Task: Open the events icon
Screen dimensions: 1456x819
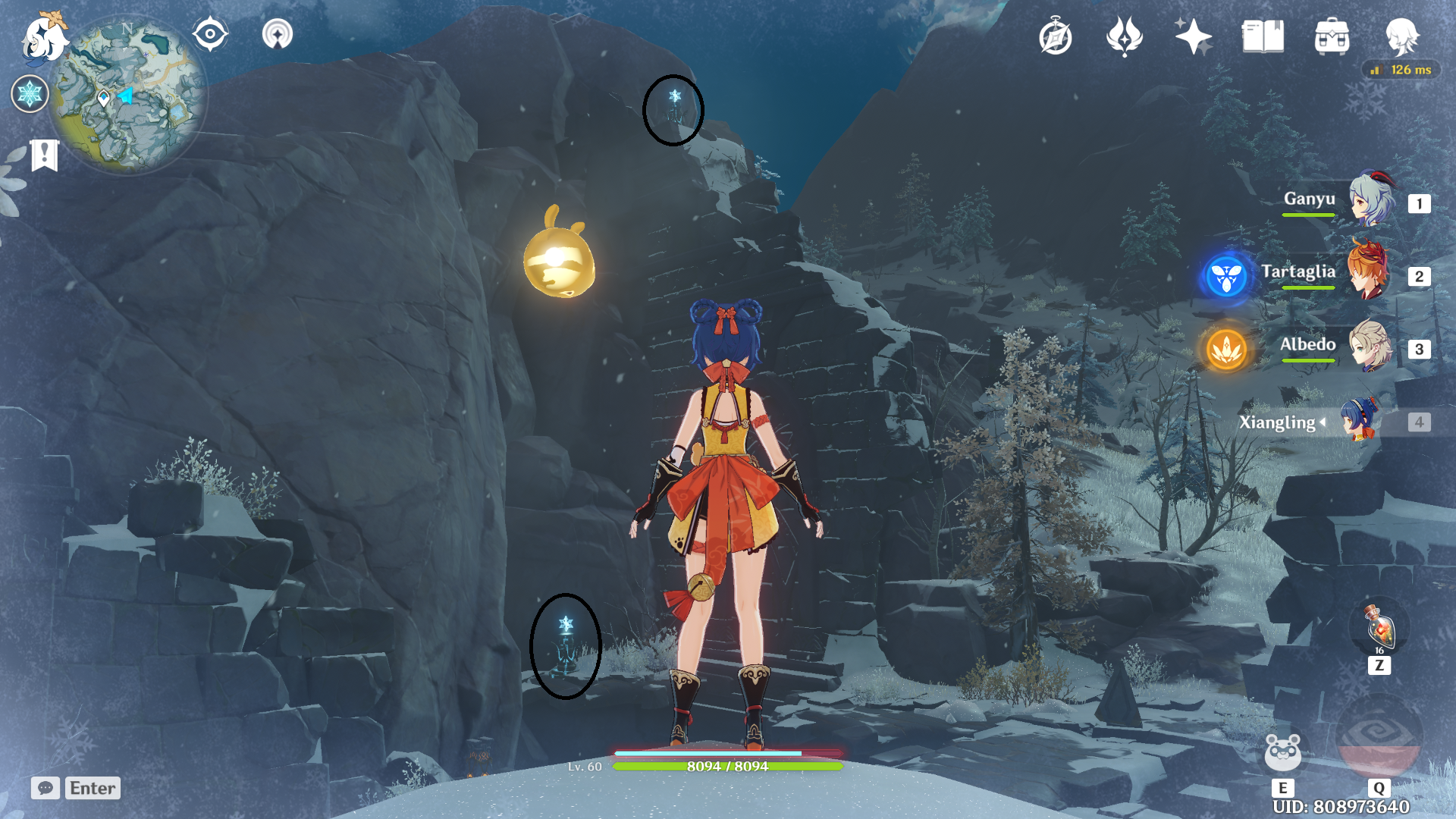Action: (x=1124, y=37)
